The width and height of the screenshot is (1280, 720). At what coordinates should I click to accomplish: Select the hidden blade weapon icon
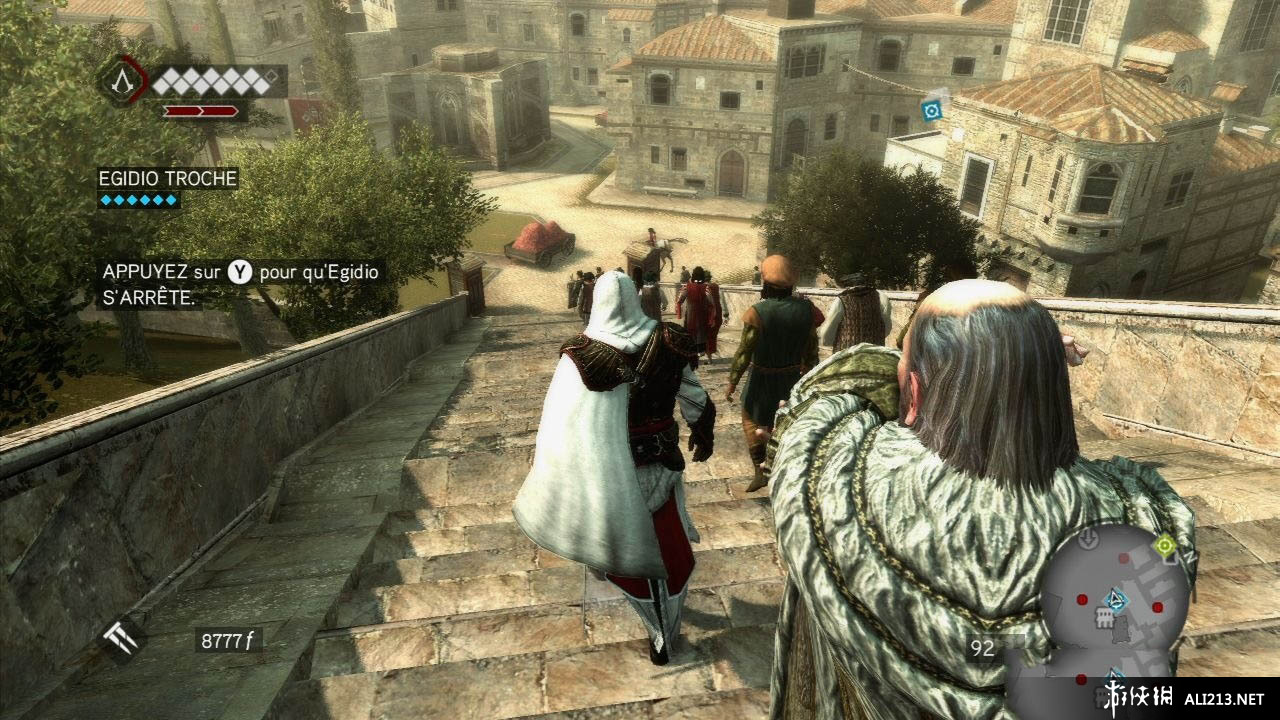click(x=122, y=636)
